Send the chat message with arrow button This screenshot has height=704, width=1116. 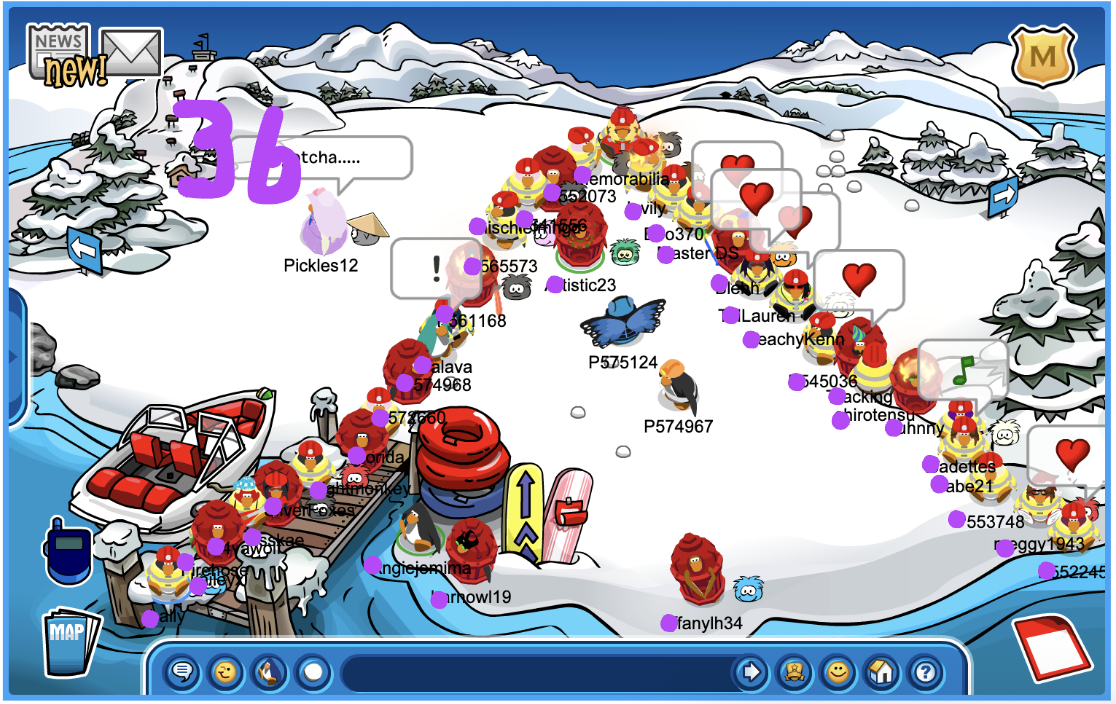click(750, 671)
